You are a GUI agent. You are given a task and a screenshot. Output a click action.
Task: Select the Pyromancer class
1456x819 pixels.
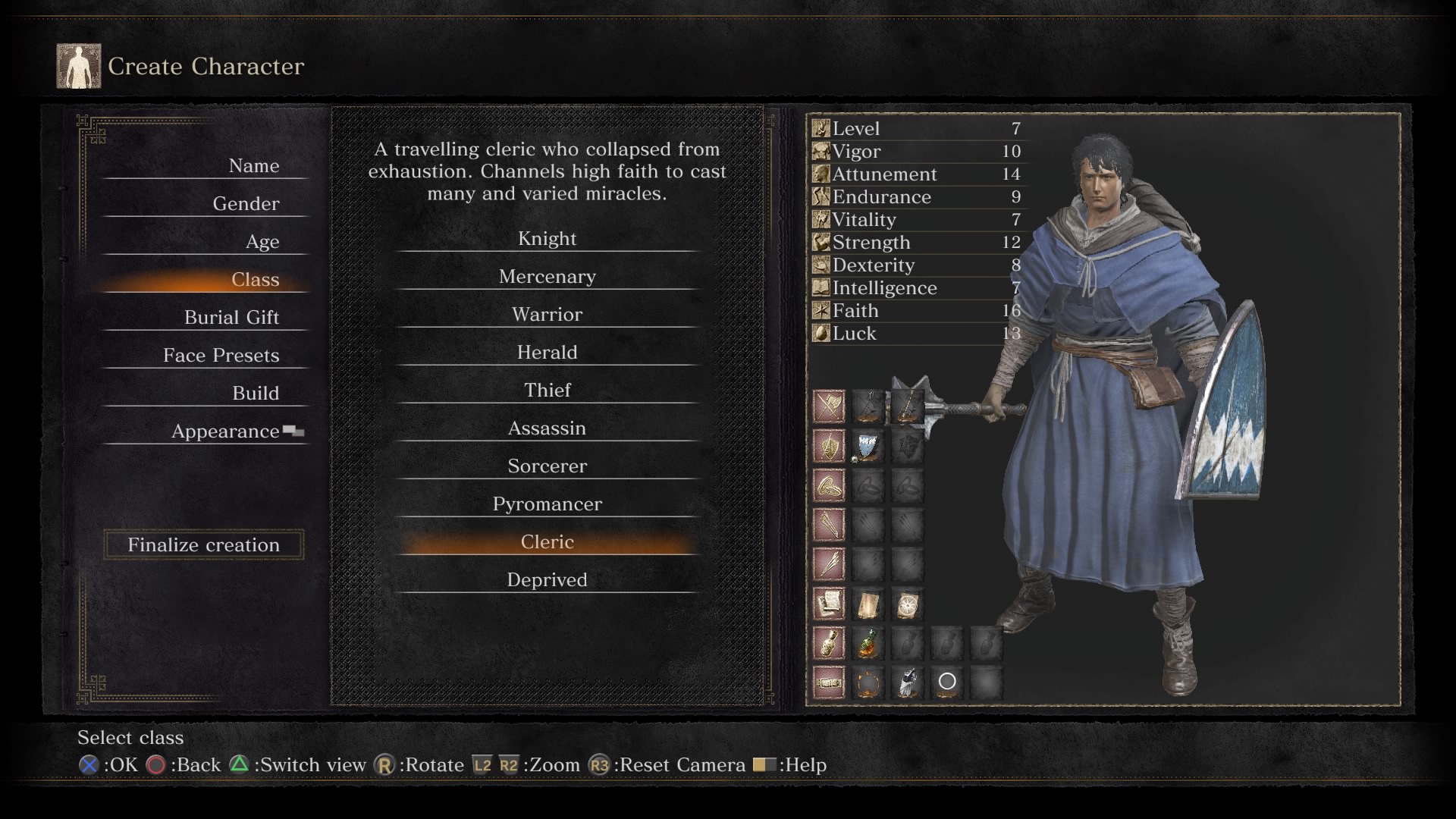(547, 504)
